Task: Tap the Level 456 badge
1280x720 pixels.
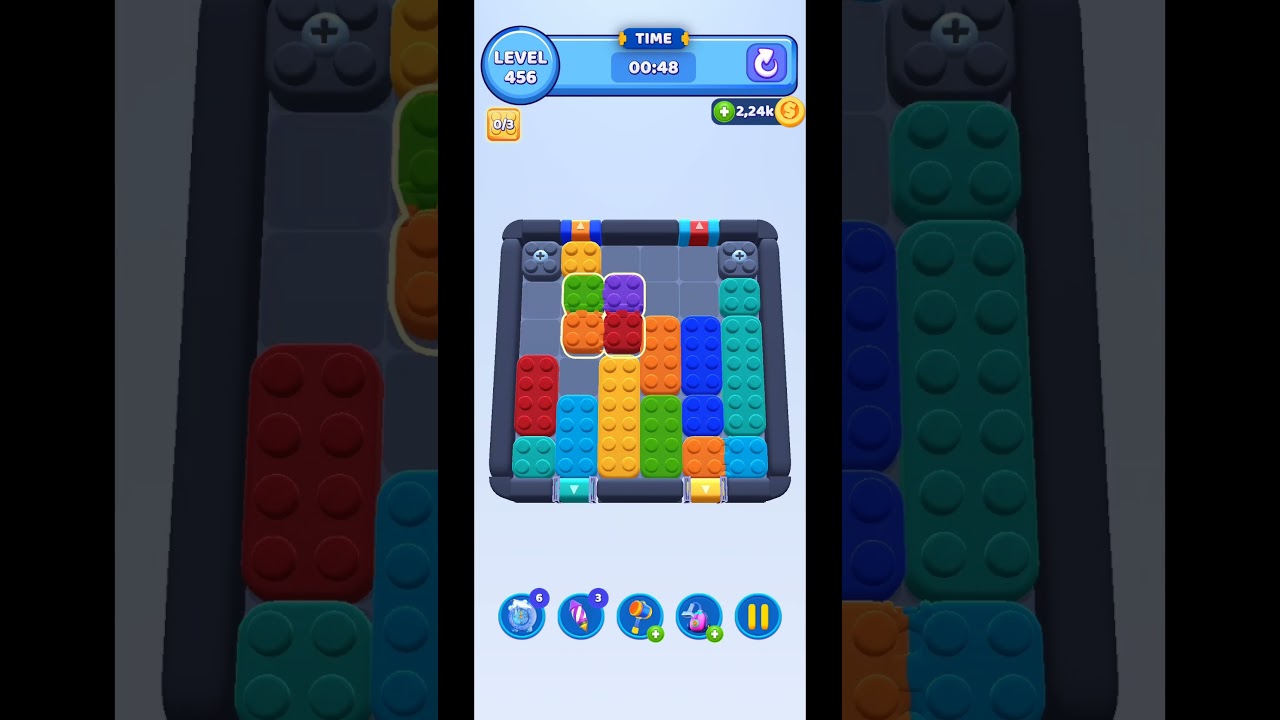Action: pos(519,65)
